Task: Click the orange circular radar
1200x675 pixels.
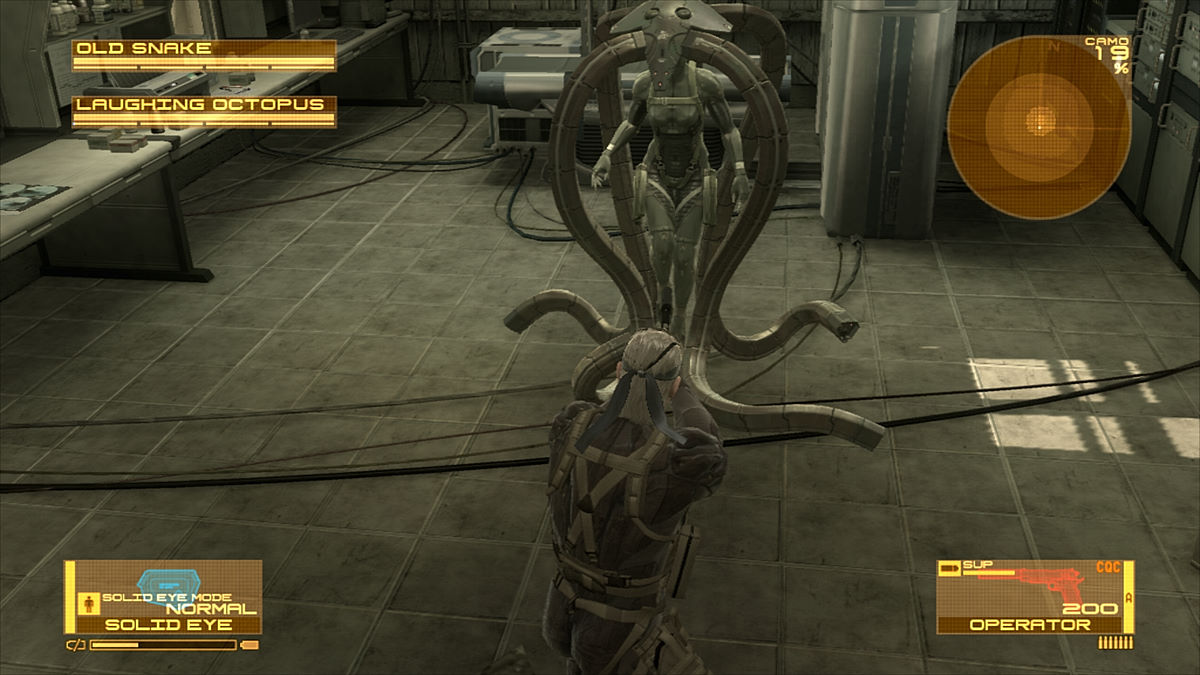Action: (1039, 127)
